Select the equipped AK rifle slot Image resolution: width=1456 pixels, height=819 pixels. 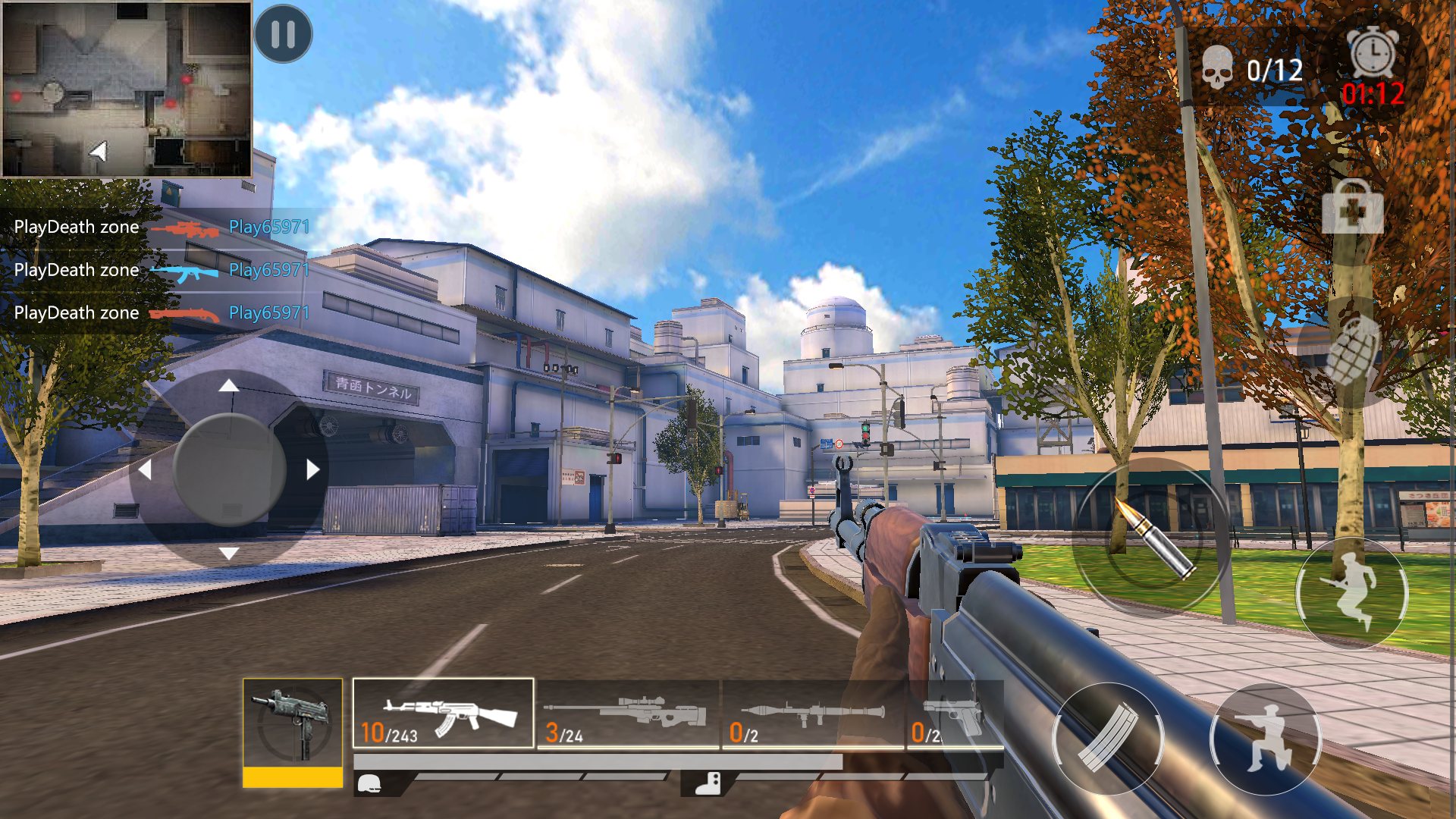[x=443, y=713]
